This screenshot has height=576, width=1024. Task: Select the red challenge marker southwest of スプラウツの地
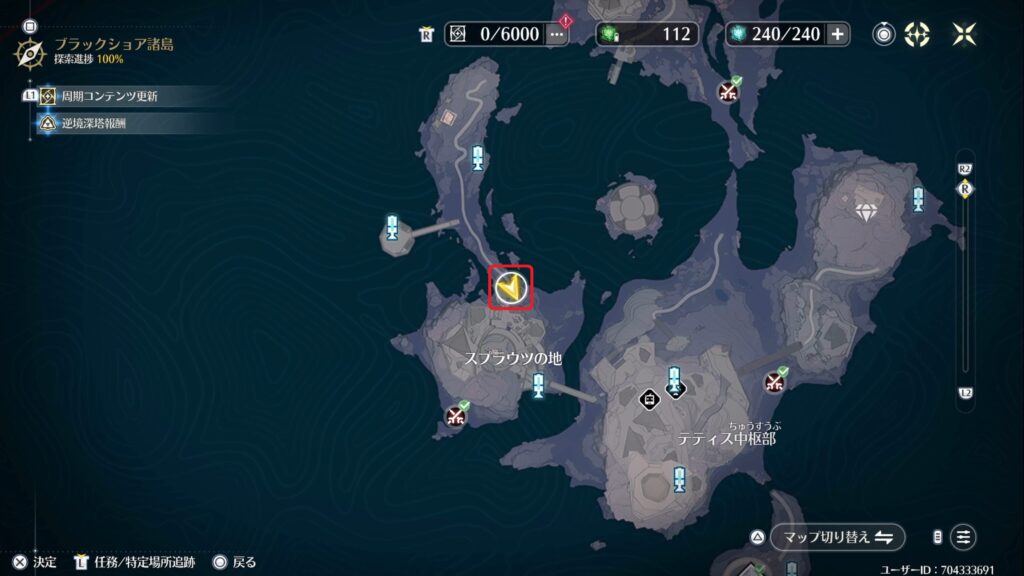pyautogui.click(x=457, y=416)
